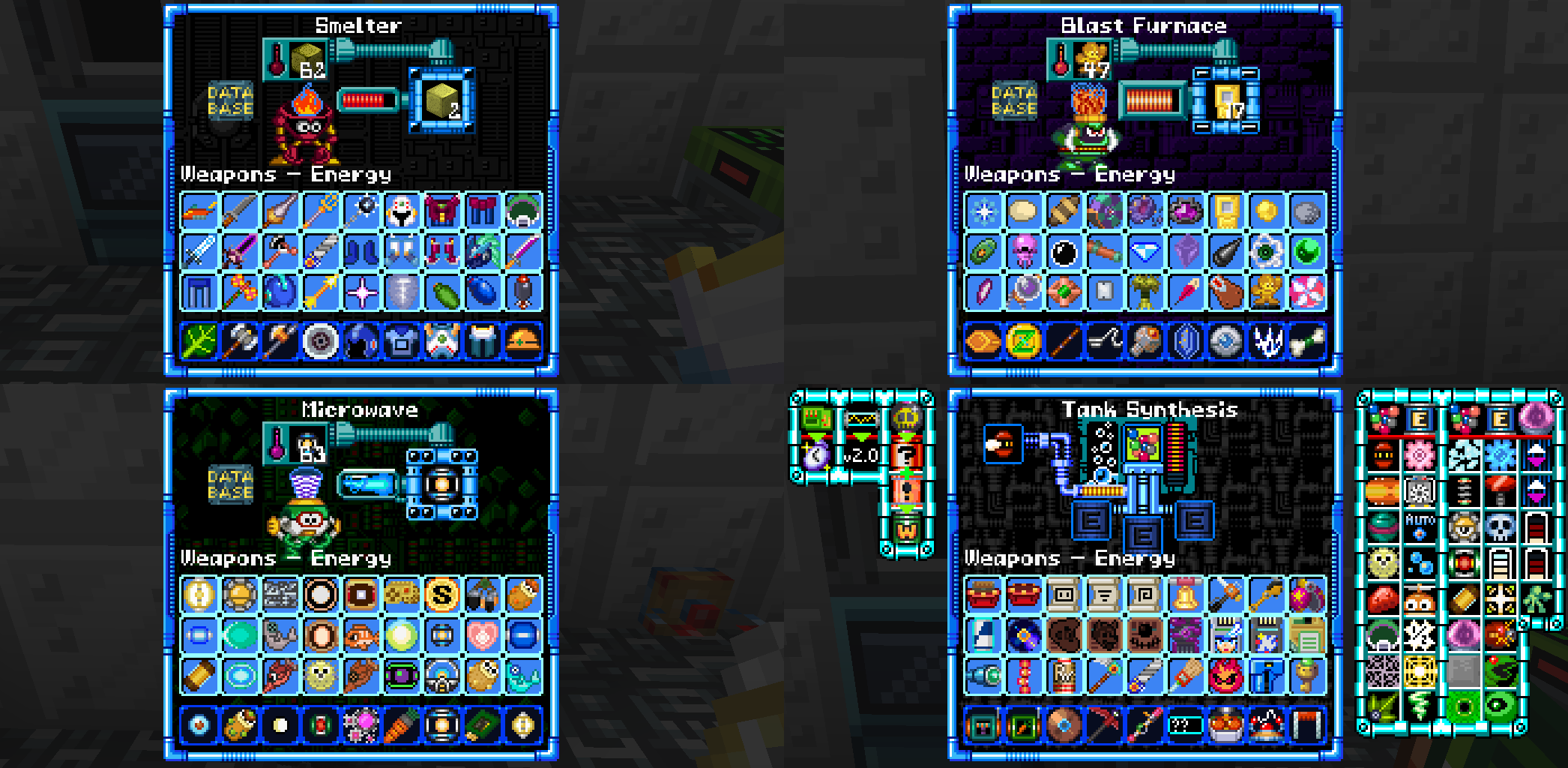The image size is (1568, 768).
Task: Click the pufferfish icon in the right-side panel
Action: point(1384,562)
